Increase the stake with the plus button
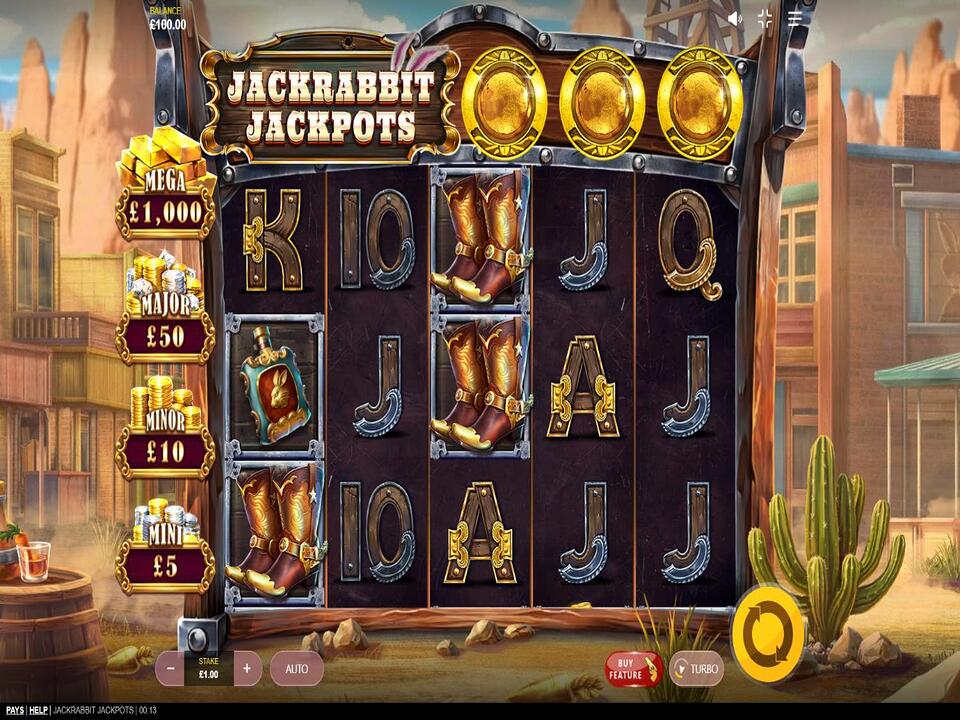Image resolution: width=960 pixels, height=720 pixels. tap(247, 668)
